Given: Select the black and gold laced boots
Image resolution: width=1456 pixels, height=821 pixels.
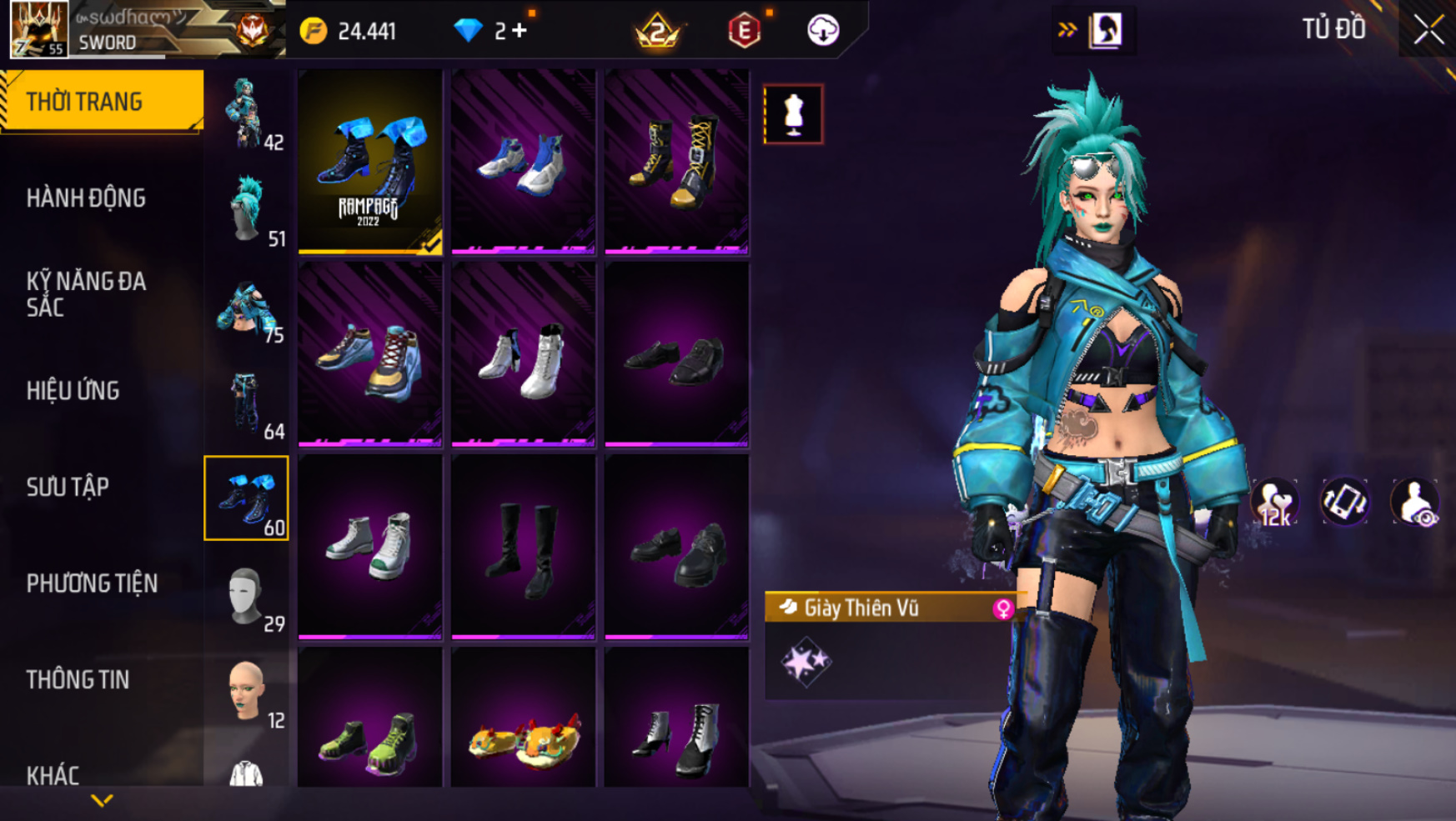Looking at the screenshot, I should pyautogui.click(x=676, y=161).
